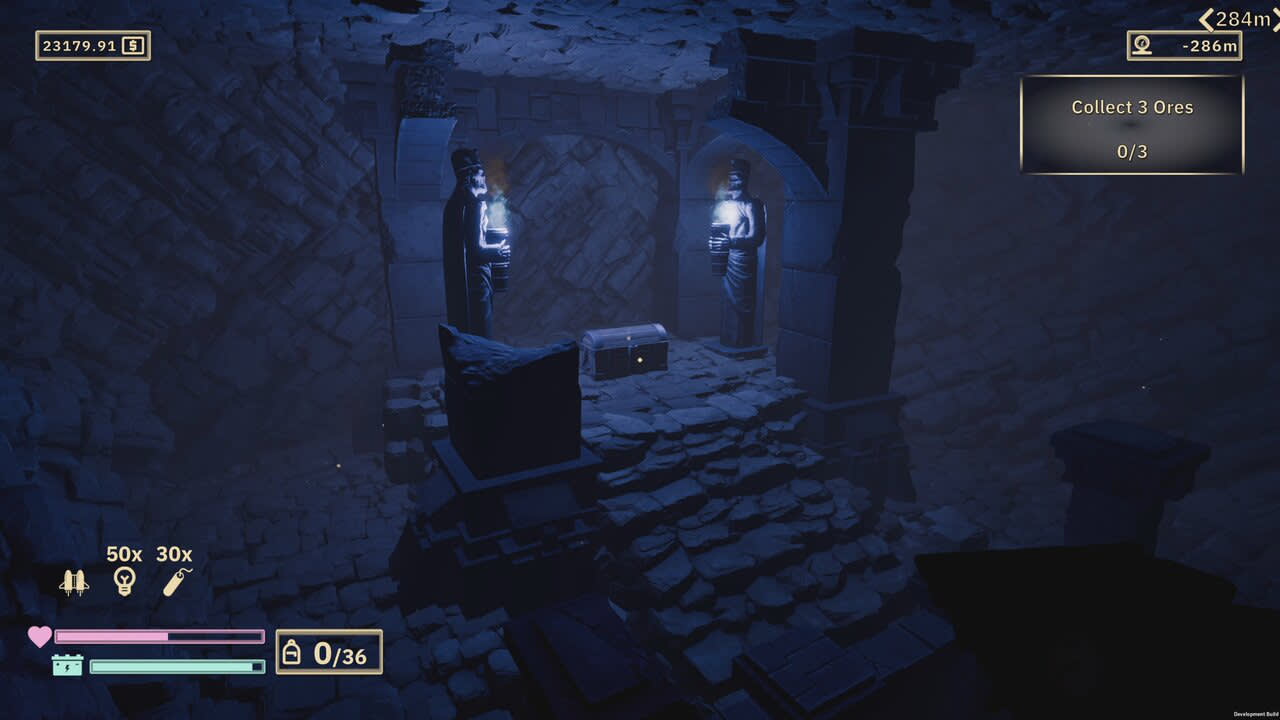Click the drill icon beside -286m depth
The image size is (1280, 720).
click(1142, 45)
